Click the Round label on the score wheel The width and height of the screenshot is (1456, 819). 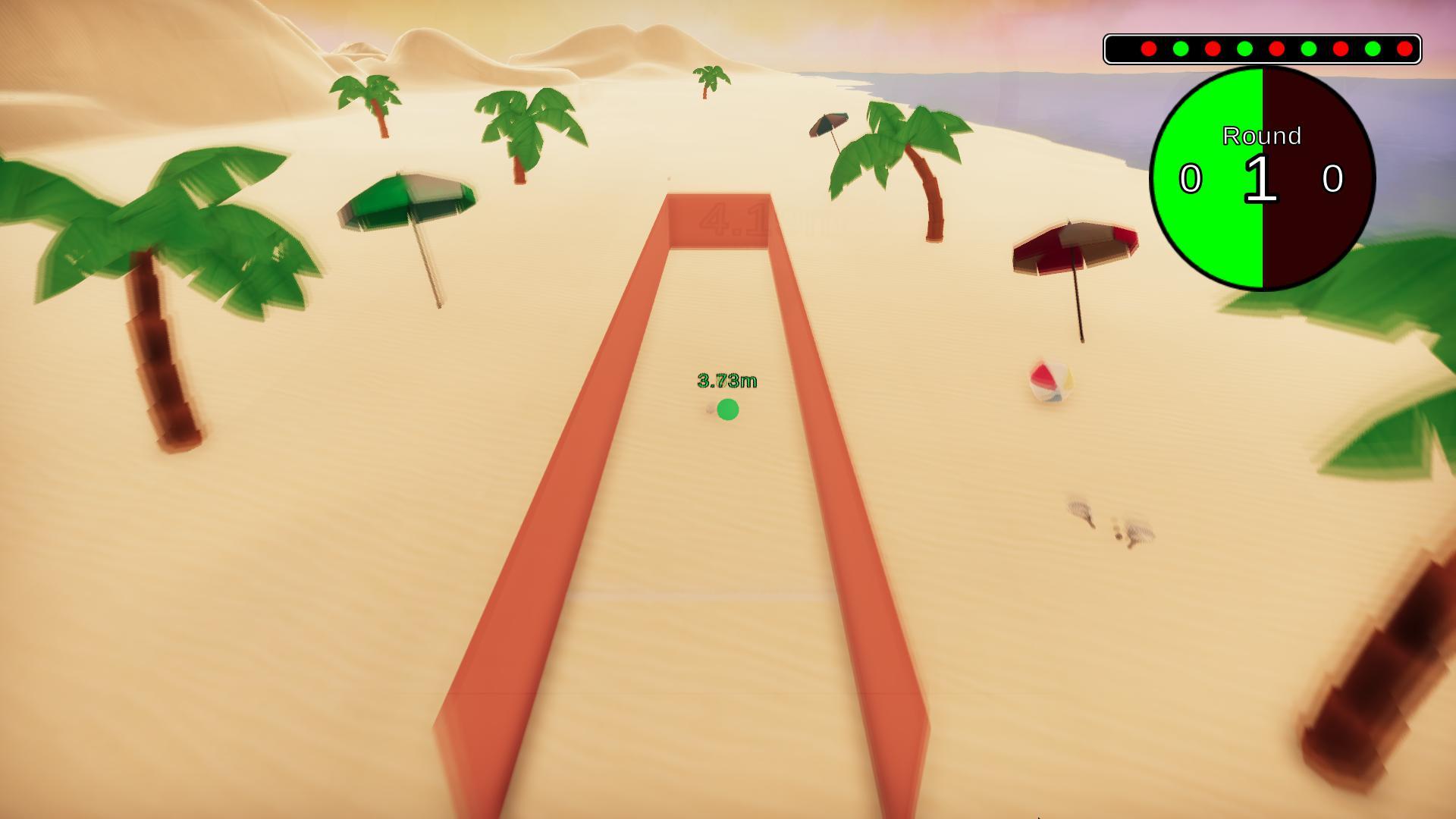click(x=1261, y=136)
